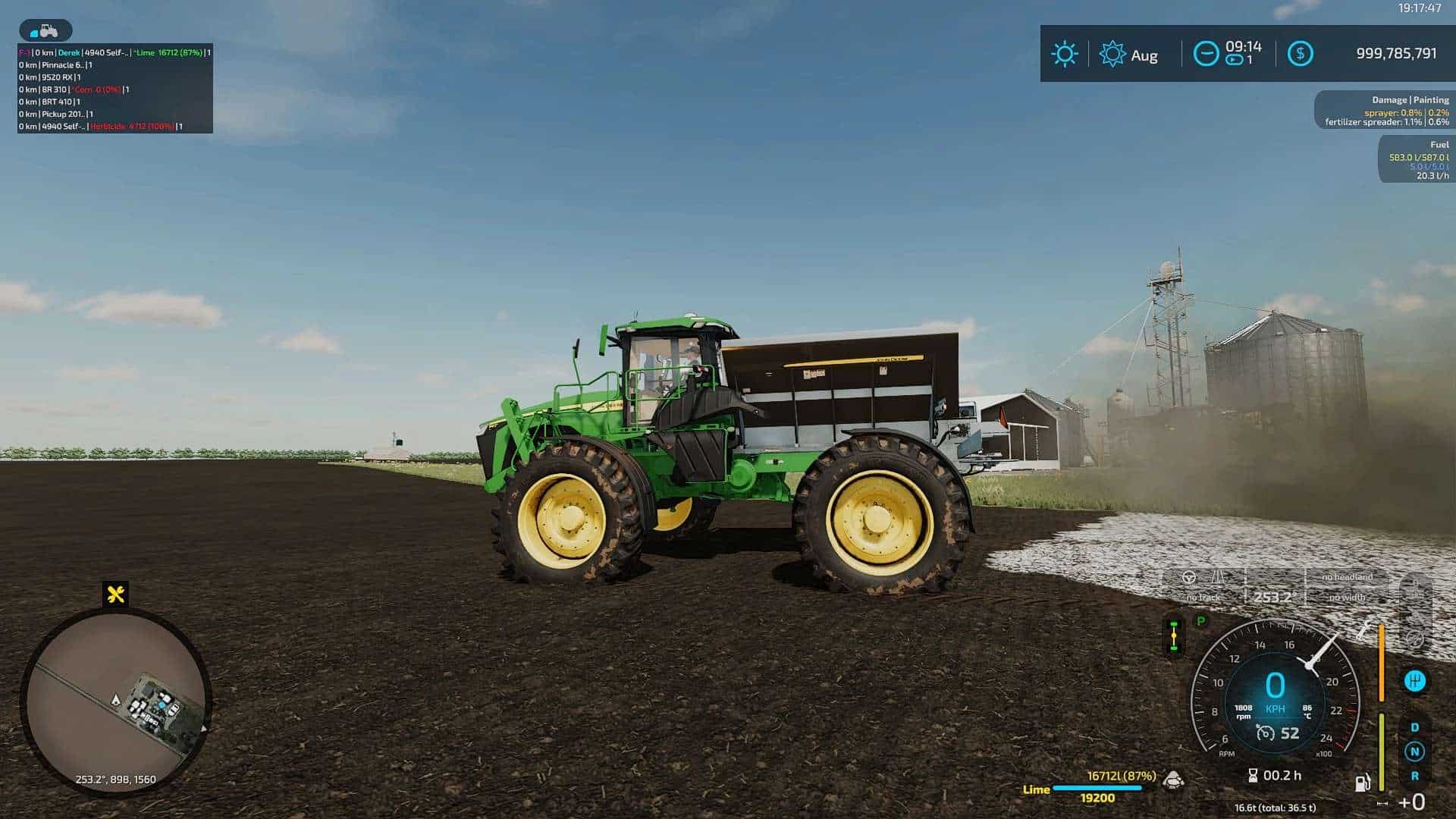Click the steering wheel guidance icon
This screenshot has height=819, width=1456.
pos(1189,578)
